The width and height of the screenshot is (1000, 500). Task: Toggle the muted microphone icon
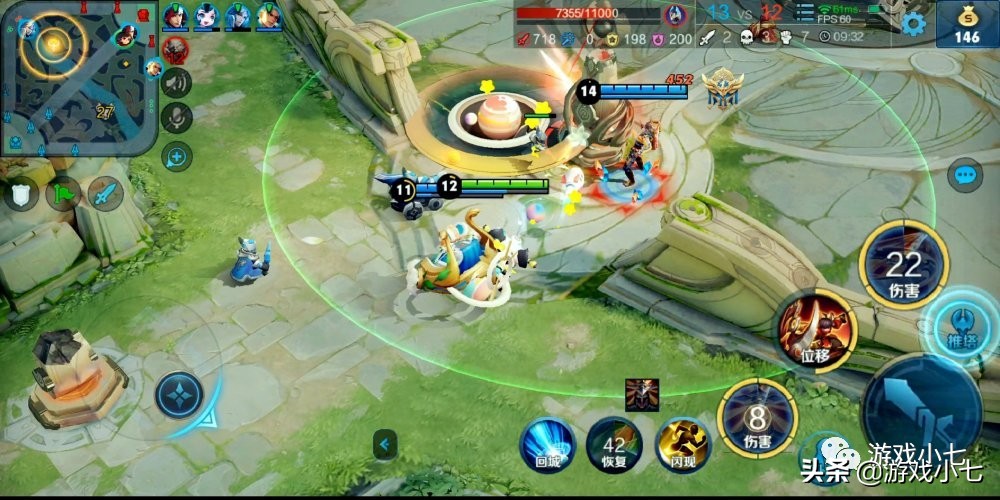177,118
